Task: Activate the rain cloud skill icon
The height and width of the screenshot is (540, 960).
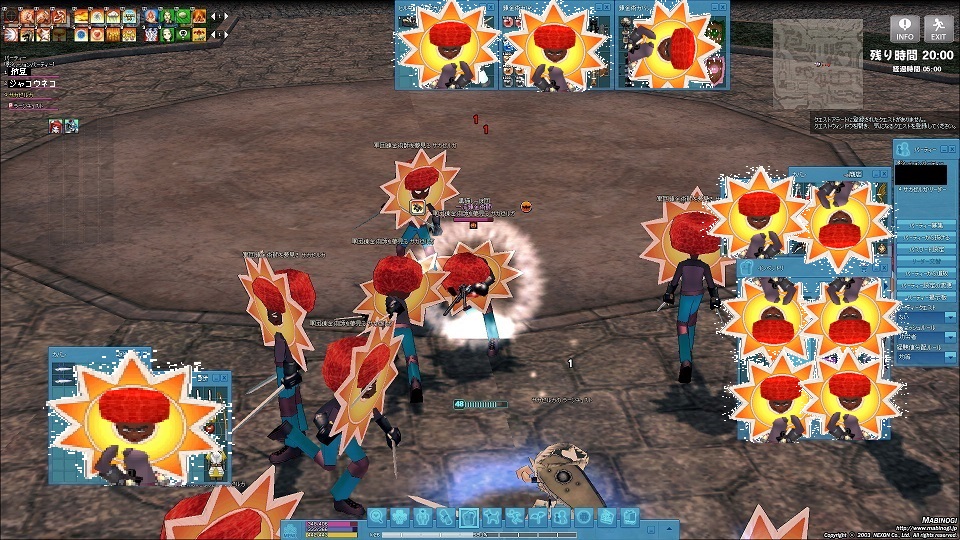Action: tap(114, 16)
